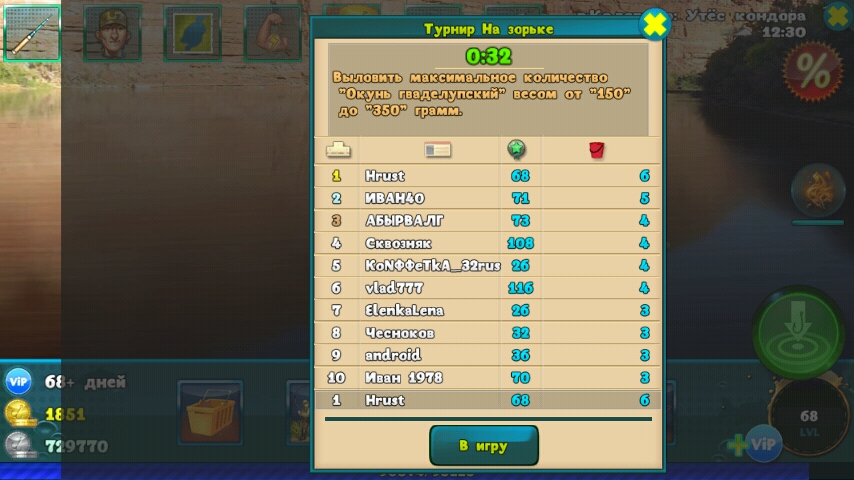Select the fishing rod icon
The height and width of the screenshot is (480, 854).
pos(32,34)
